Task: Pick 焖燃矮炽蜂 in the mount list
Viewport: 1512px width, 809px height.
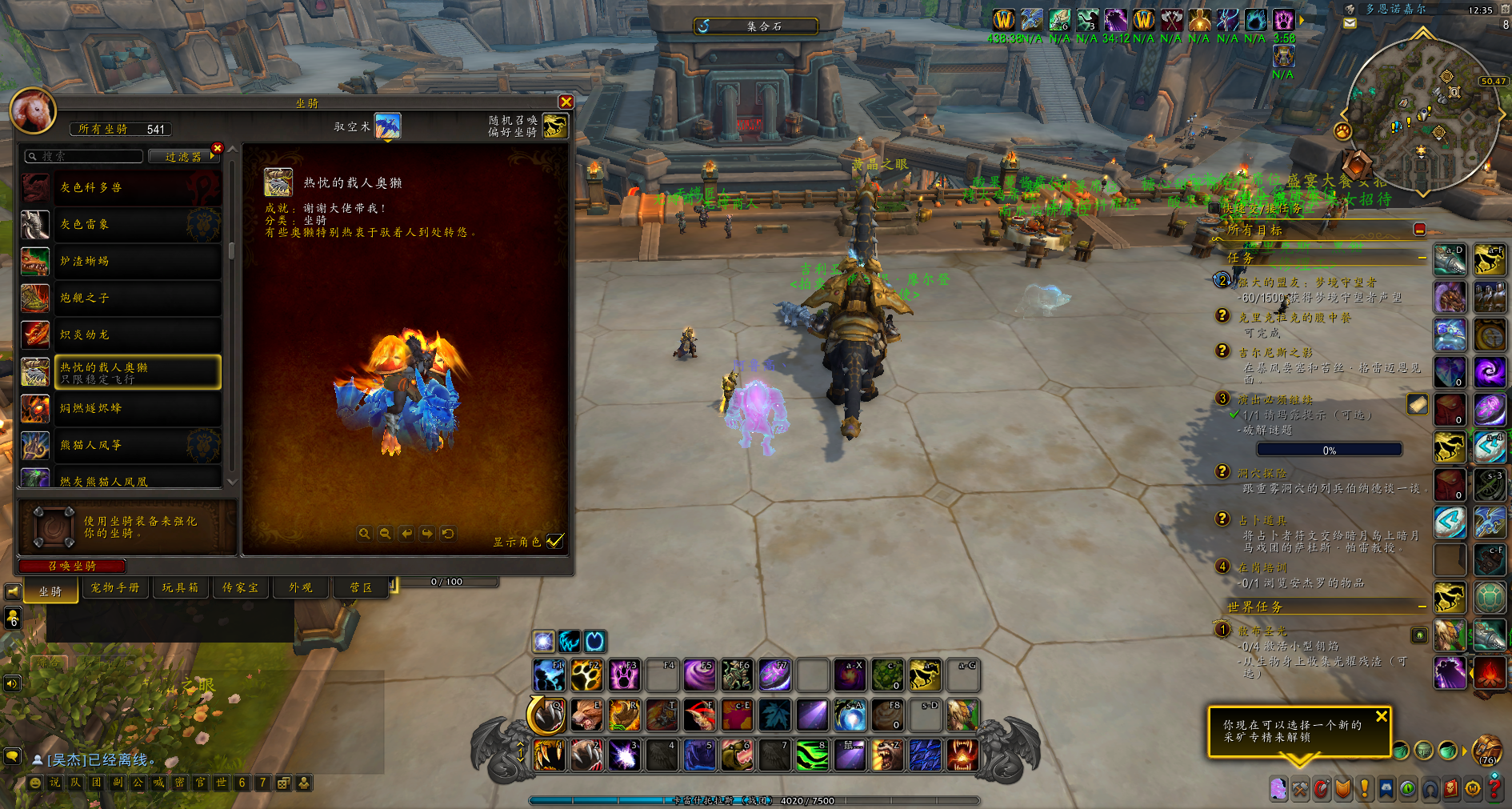Action: pyautogui.click(x=136, y=408)
